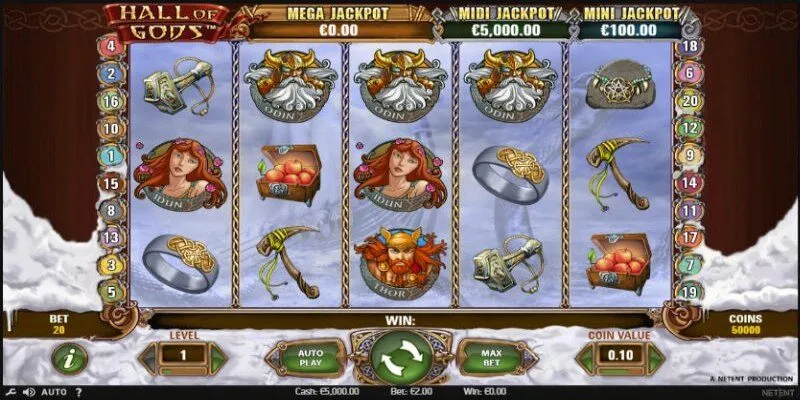
Task: Select payline number 19
Action: [x=687, y=292]
